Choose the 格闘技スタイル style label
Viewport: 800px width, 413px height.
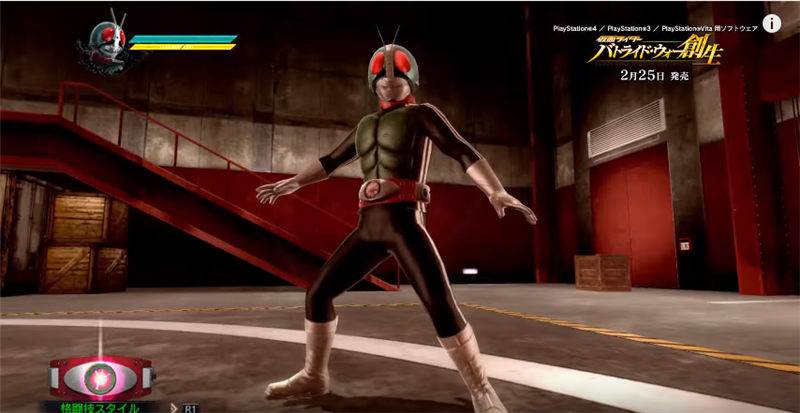pos(98,406)
